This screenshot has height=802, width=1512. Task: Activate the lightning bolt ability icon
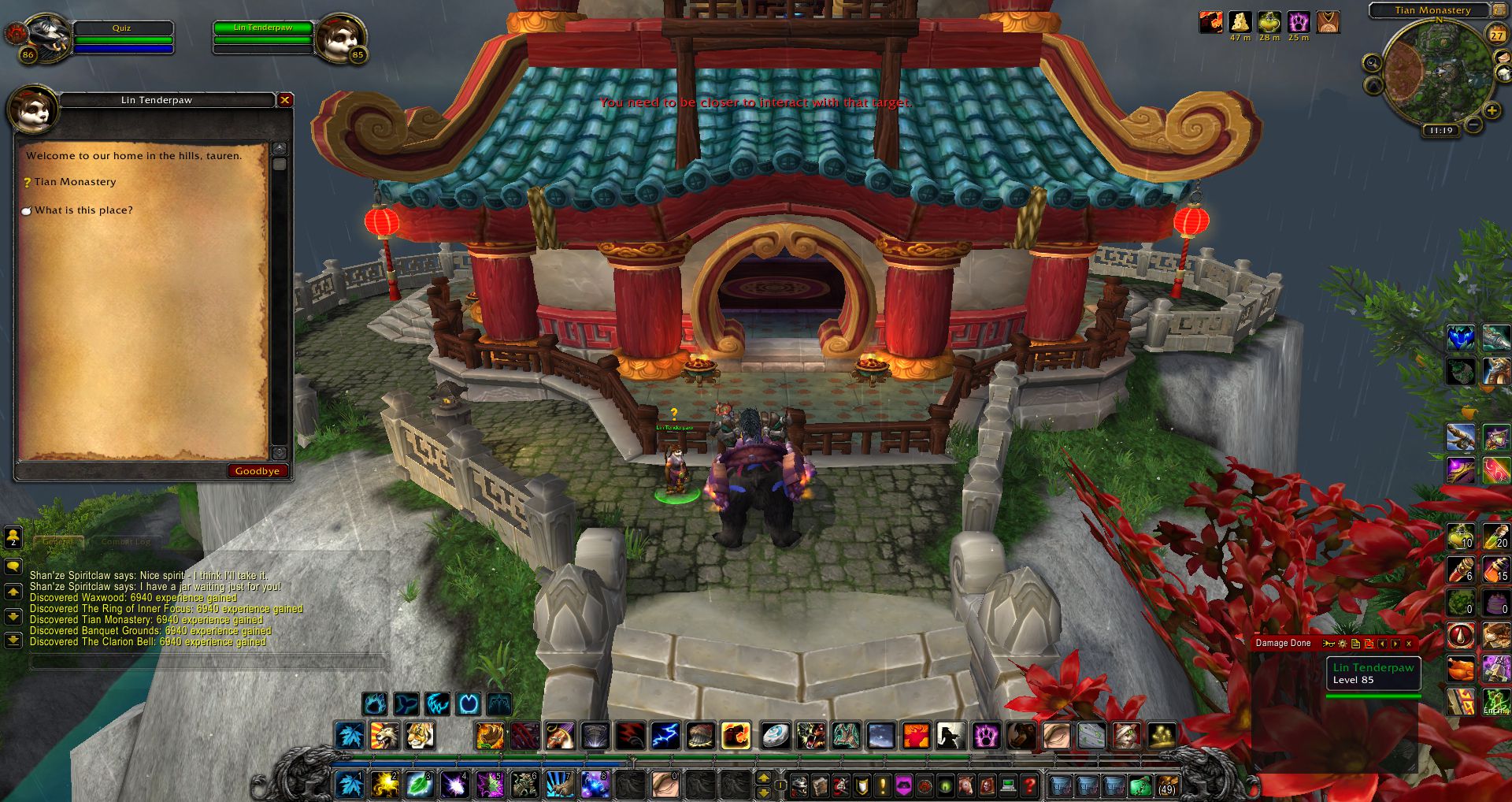(x=665, y=736)
